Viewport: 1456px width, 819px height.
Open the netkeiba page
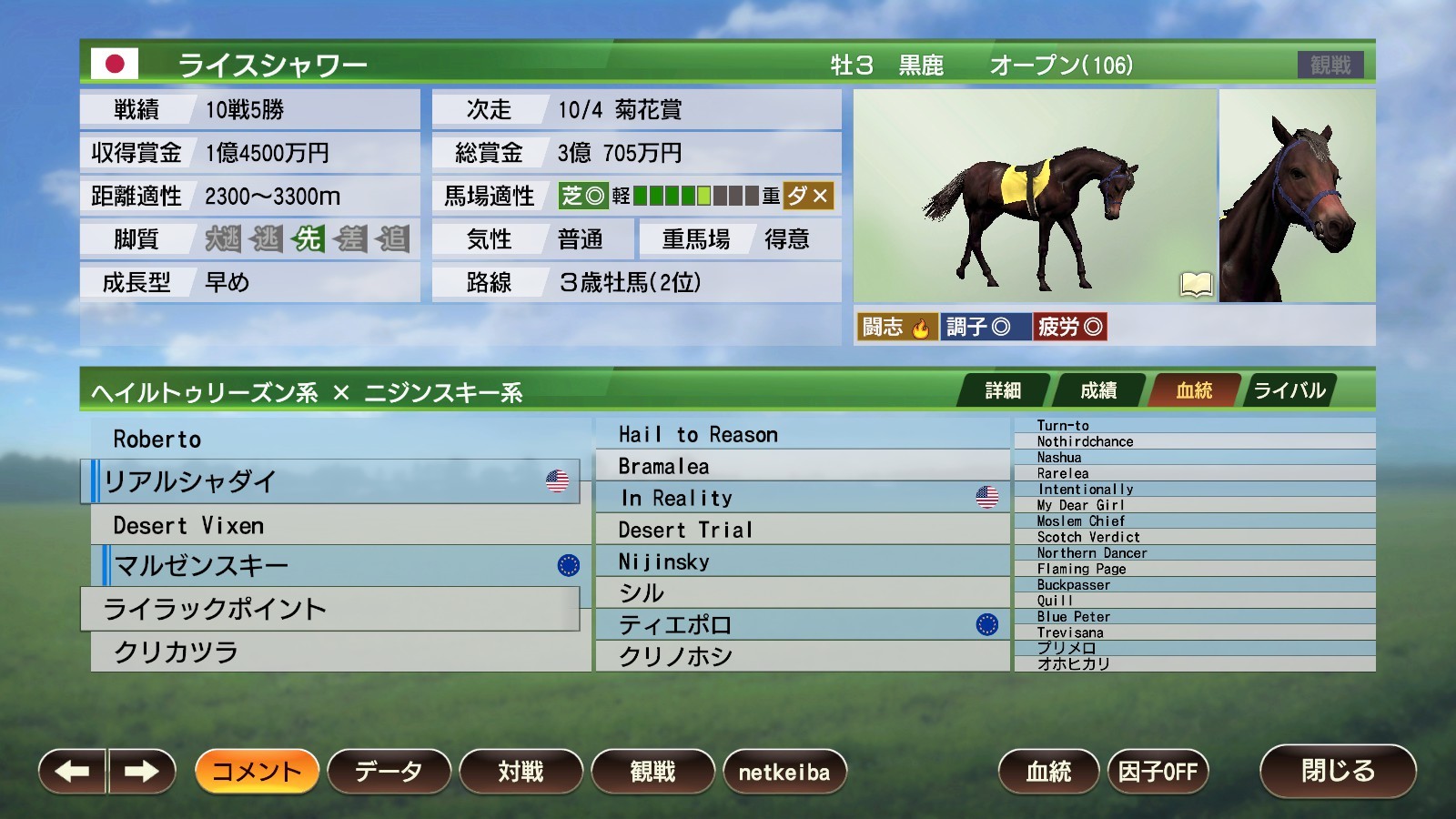pos(786,770)
